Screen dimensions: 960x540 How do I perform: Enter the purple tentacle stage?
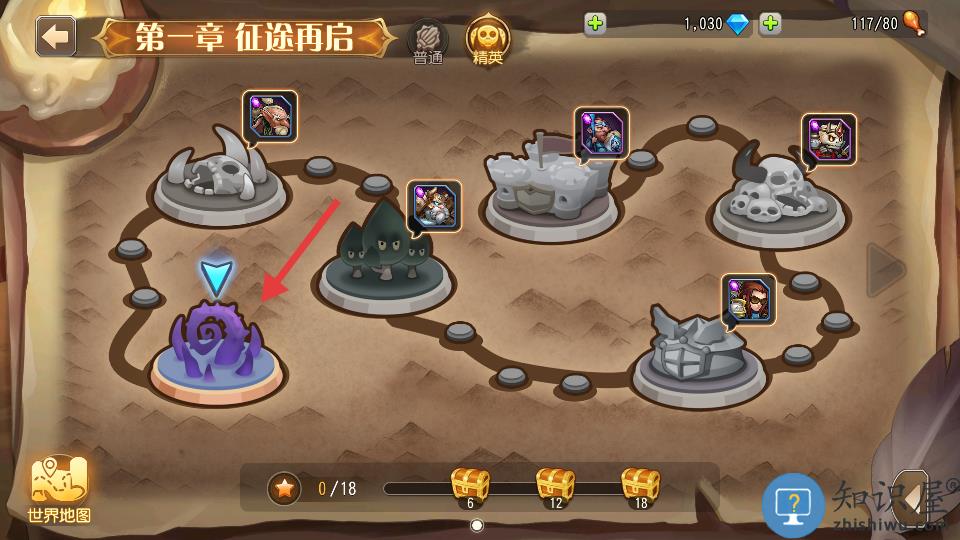(x=217, y=345)
